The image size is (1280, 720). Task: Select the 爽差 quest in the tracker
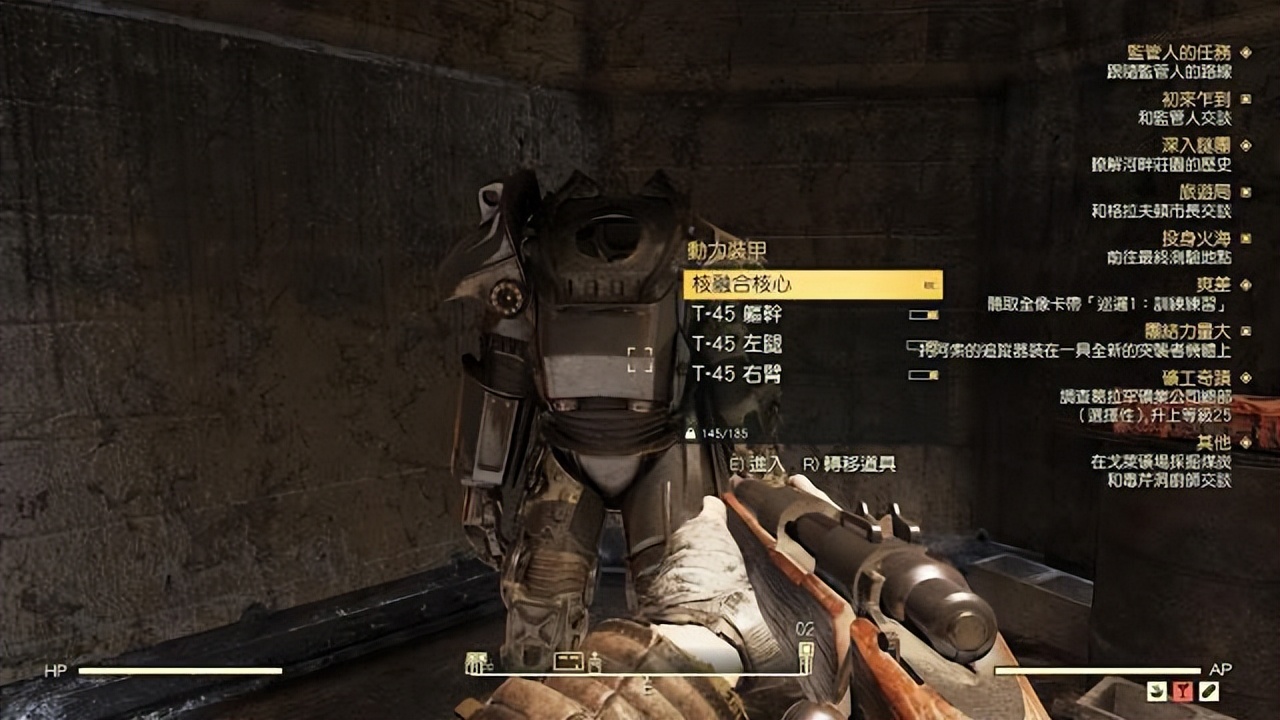[1214, 285]
